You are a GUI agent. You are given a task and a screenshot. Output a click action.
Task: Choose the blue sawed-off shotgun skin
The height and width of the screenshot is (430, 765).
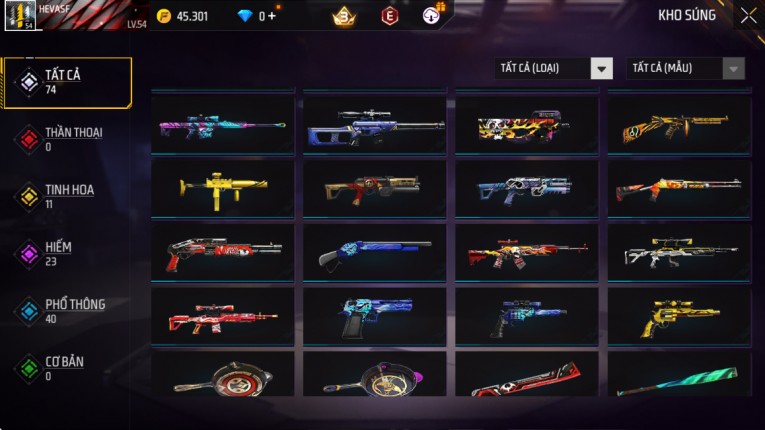375,252
